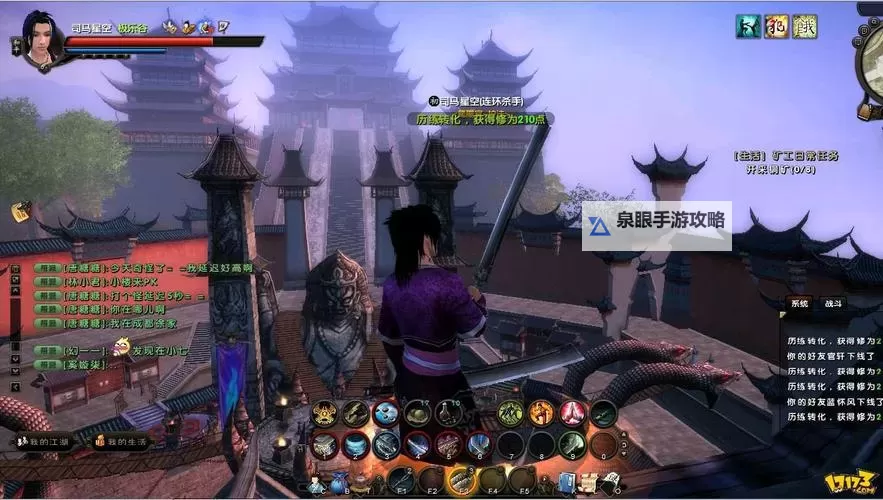Use the potion flask item with count 10
This screenshot has width=883, height=500.
click(x=449, y=413)
